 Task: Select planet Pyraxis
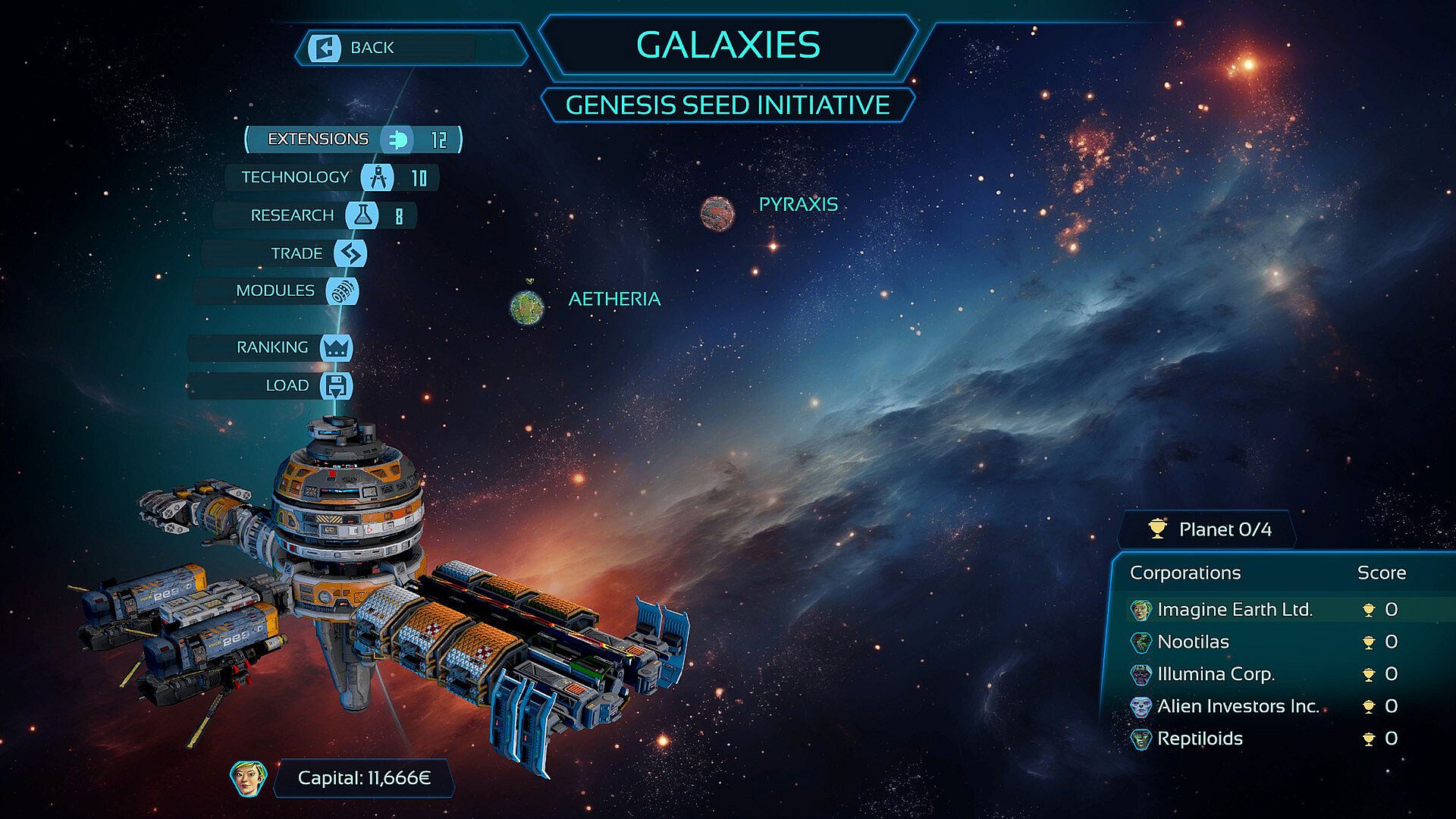717,213
